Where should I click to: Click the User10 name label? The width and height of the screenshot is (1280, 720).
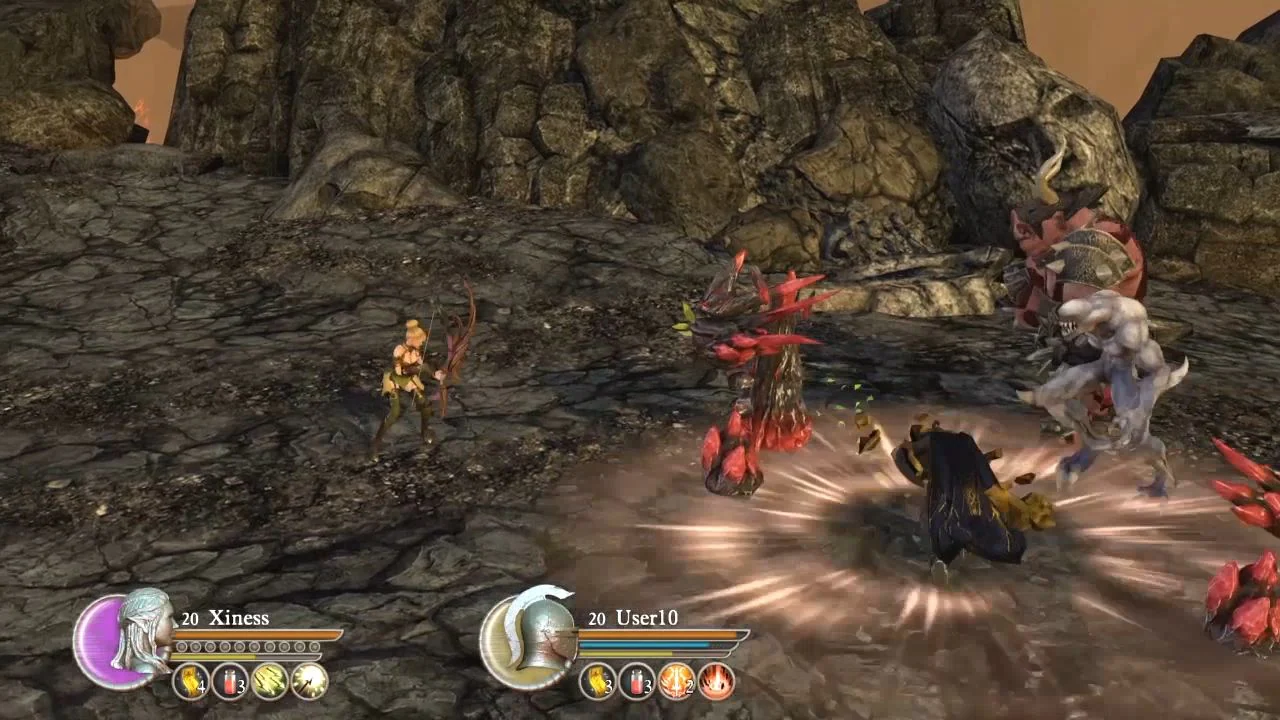pos(648,618)
